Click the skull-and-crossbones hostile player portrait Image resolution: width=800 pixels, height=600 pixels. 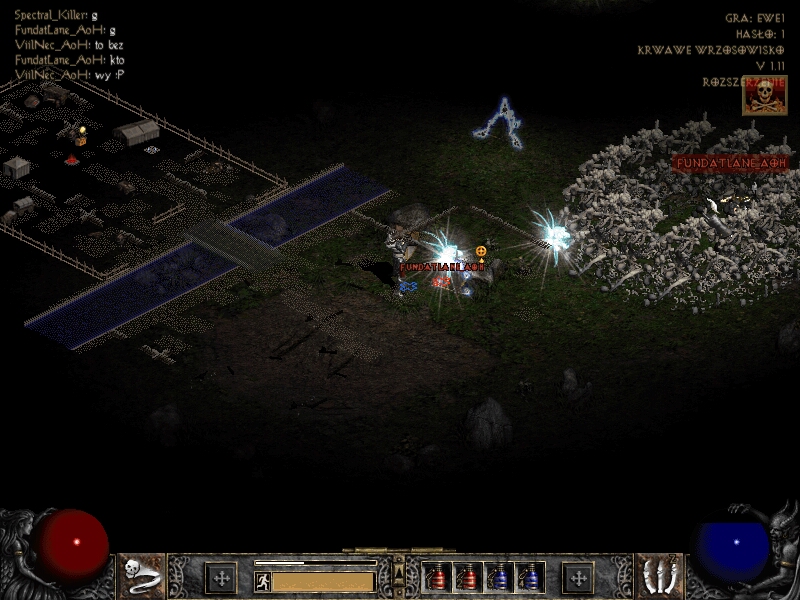[x=764, y=96]
